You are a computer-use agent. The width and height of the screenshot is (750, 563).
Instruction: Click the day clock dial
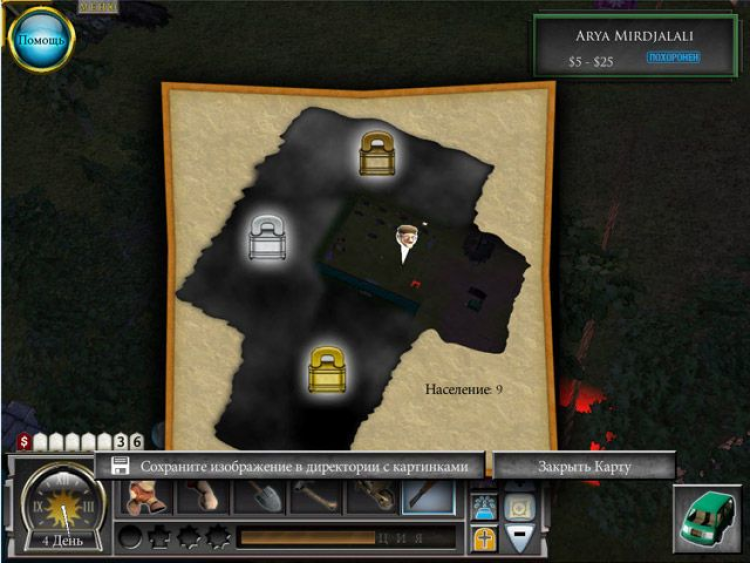click(62, 506)
